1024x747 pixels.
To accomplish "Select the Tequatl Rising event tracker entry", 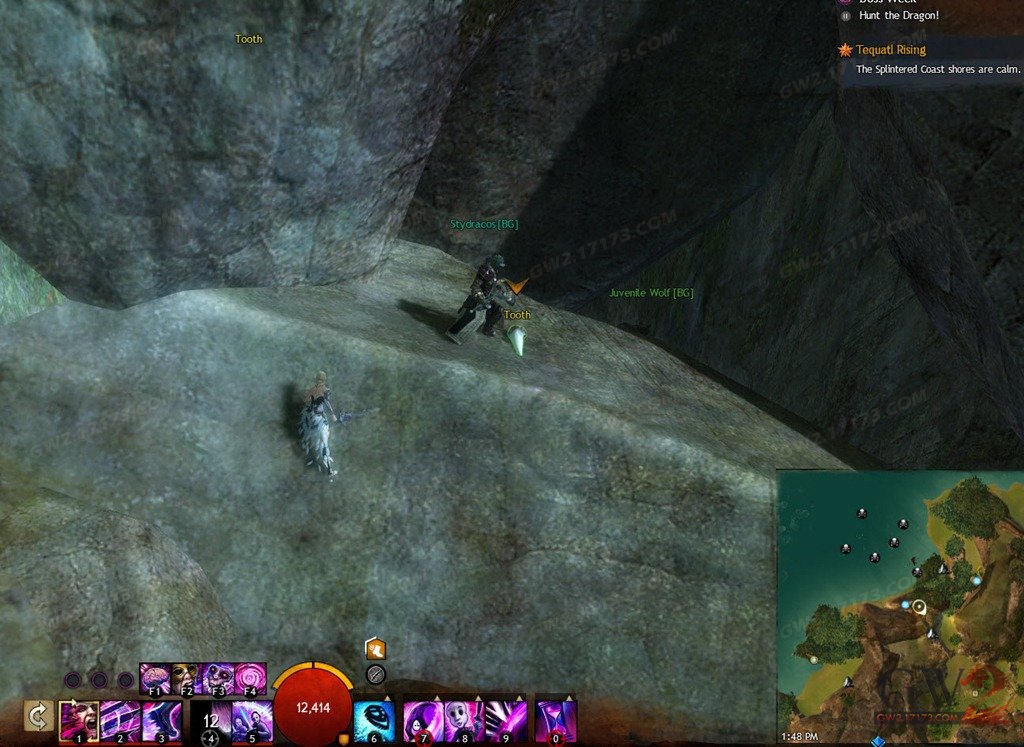I will point(890,49).
